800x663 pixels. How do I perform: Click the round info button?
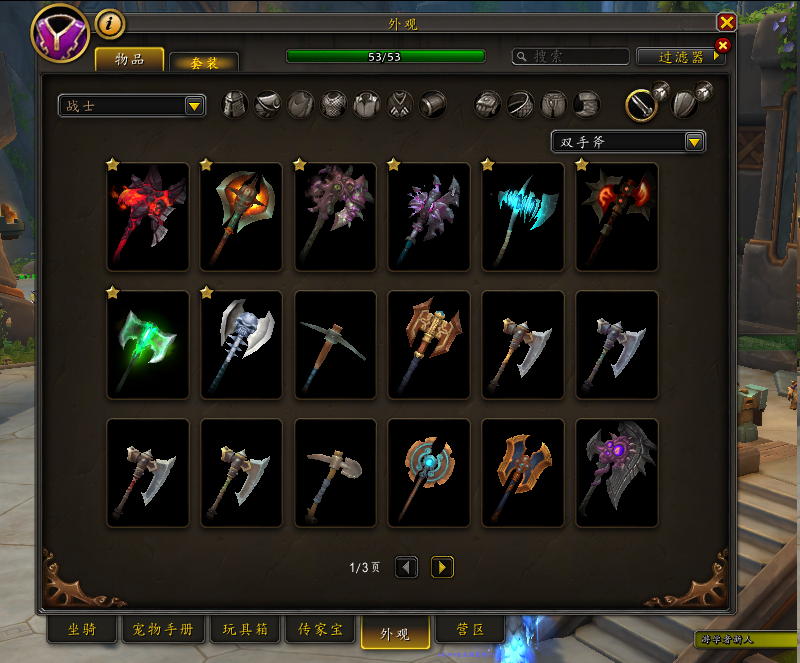[x=109, y=23]
